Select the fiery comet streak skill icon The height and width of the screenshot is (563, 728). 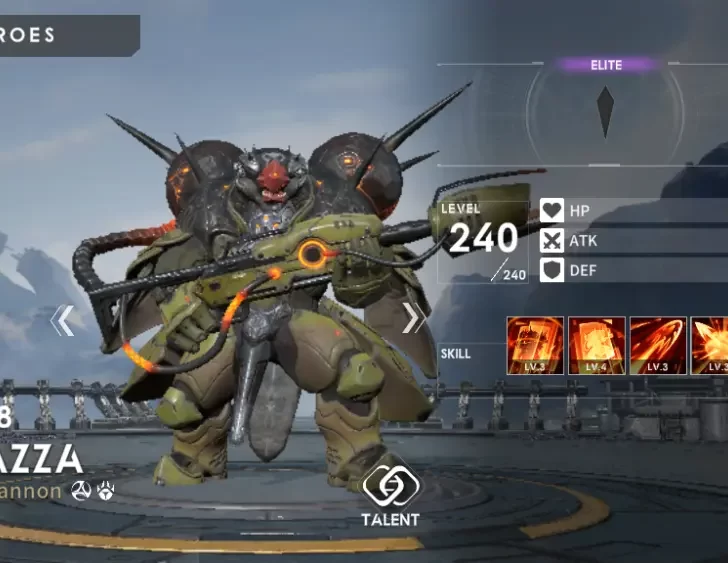pyautogui.click(x=658, y=346)
